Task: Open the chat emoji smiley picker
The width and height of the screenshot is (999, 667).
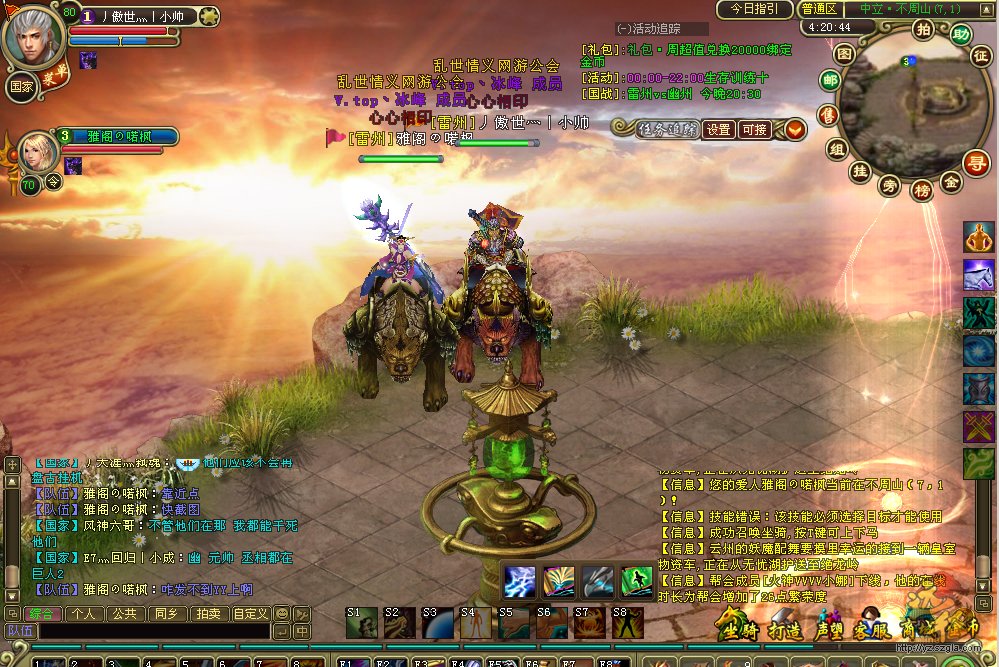Action: (x=282, y=613)
